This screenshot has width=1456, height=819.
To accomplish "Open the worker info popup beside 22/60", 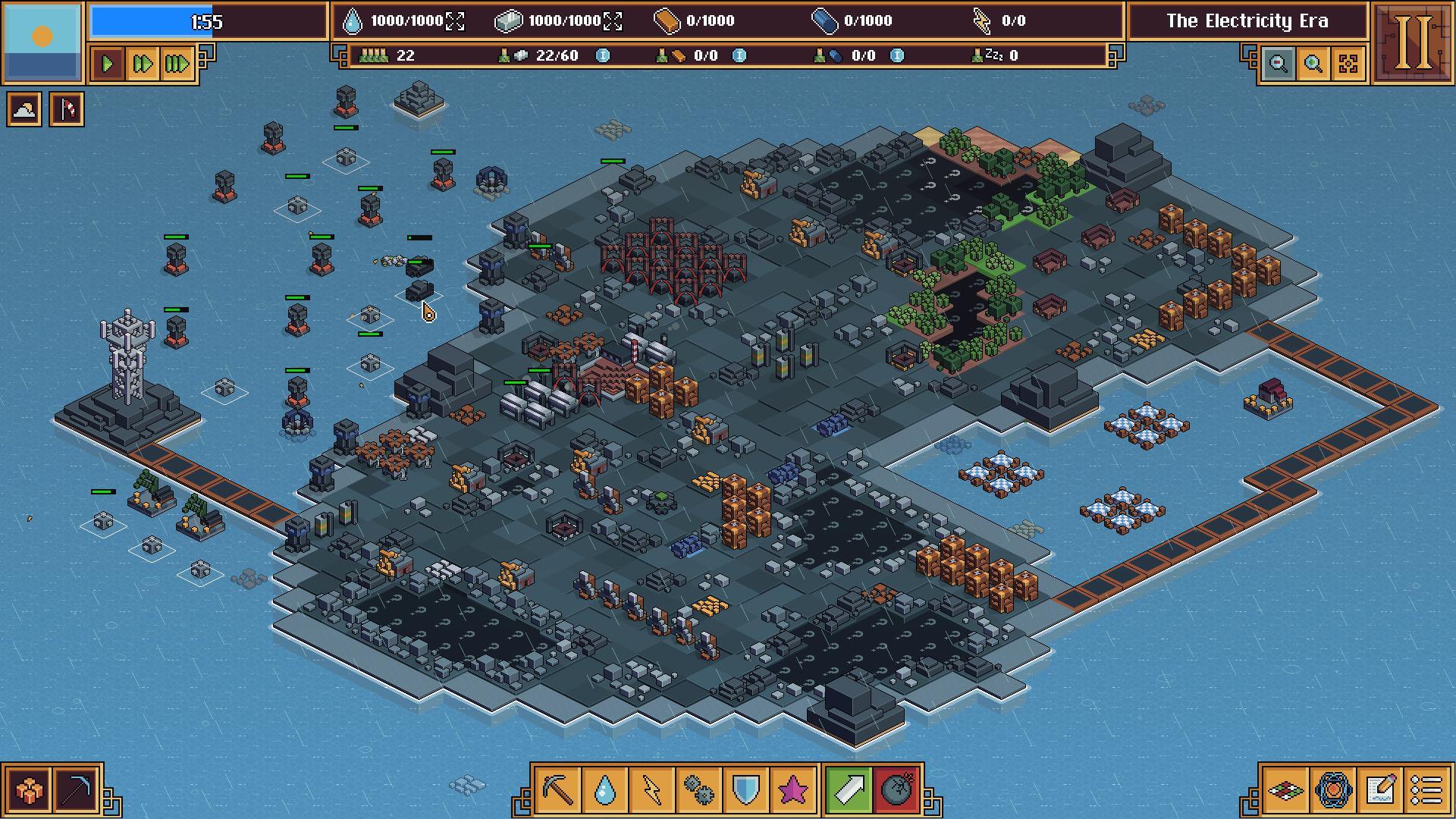I will pyautogui.click(x=603, y=55).
